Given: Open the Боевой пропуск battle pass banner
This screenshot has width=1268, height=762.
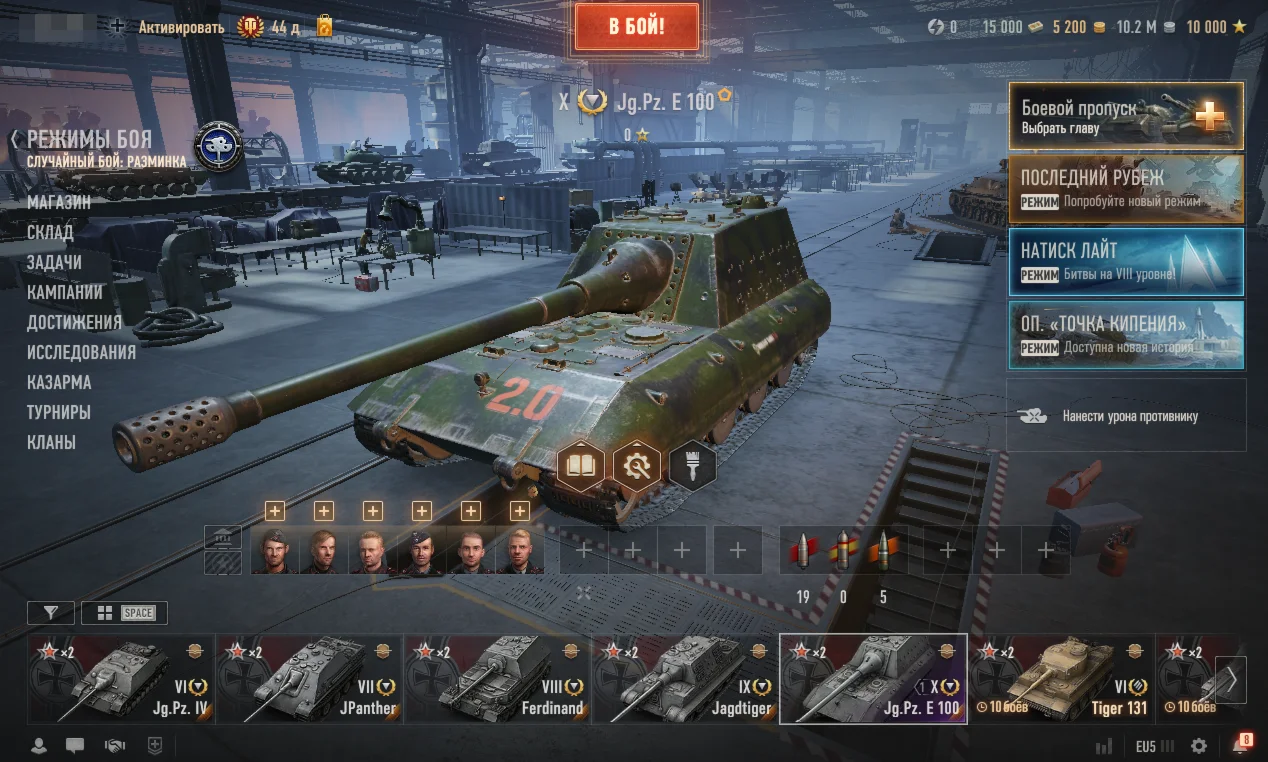Looking at the screenshot, I should (1125, 116).
